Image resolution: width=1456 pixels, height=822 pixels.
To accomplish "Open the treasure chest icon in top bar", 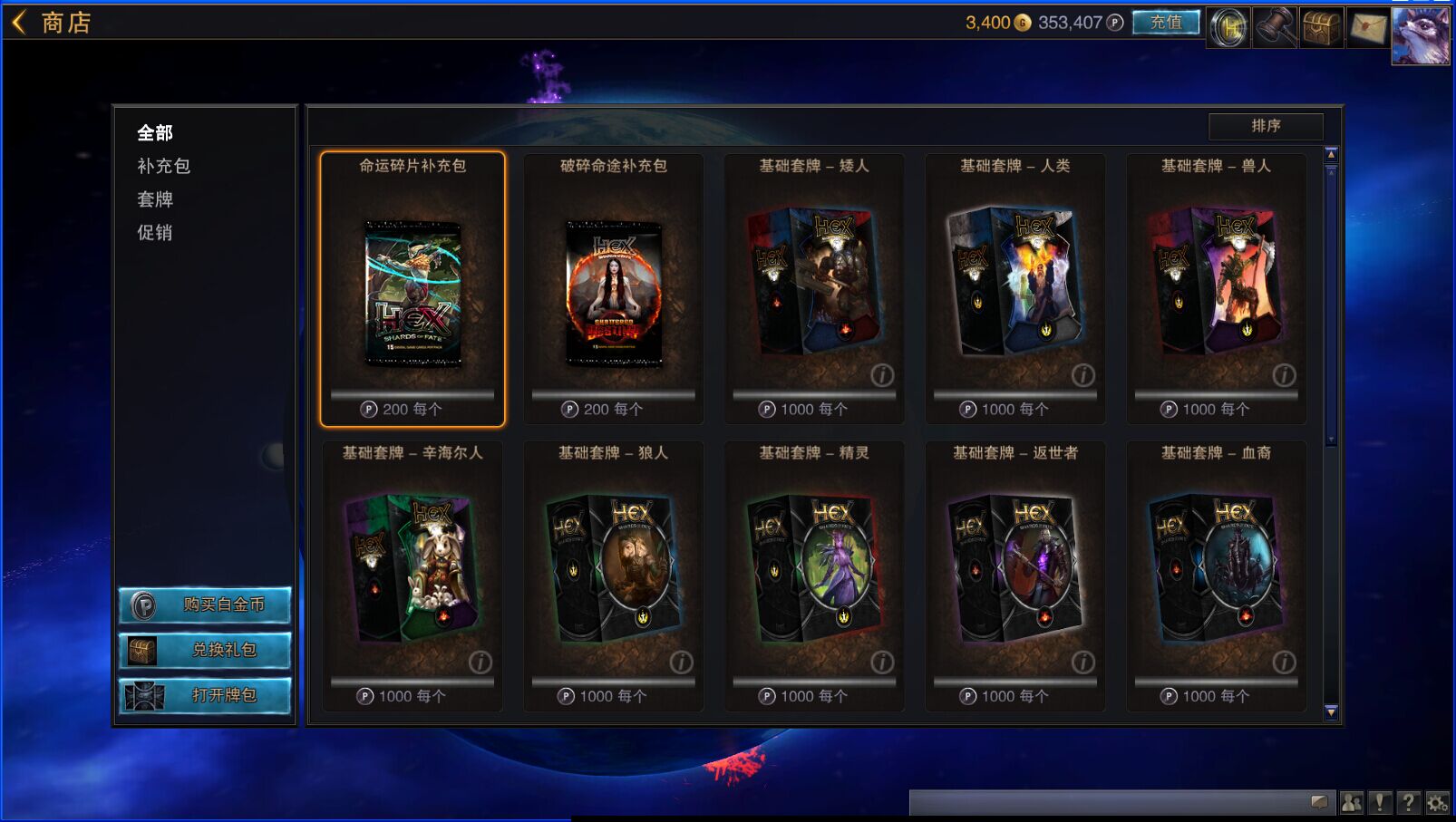I will coord(1321,28).
